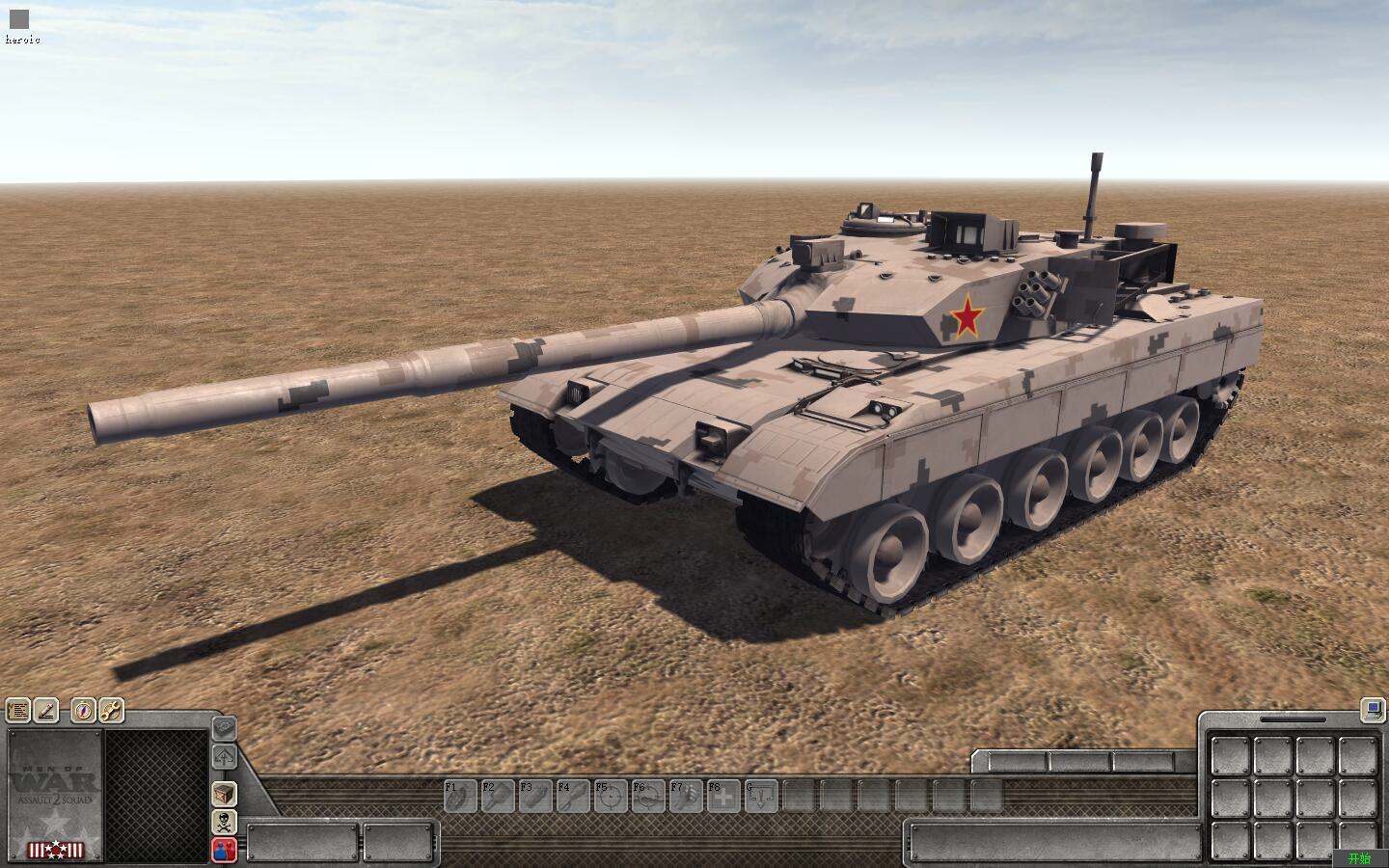This screenshot has height=868, width=1389.
Task: Open the mission notes icon
Action: 18,710
